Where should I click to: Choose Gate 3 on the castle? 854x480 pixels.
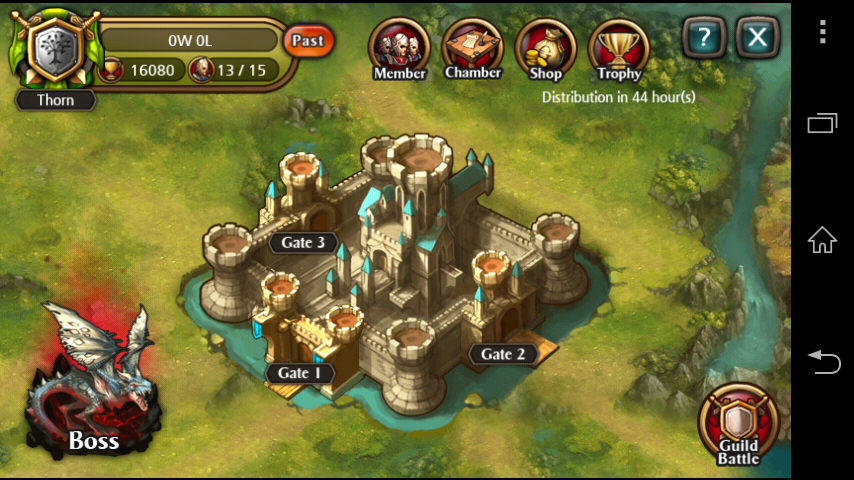tap(301, 242)
